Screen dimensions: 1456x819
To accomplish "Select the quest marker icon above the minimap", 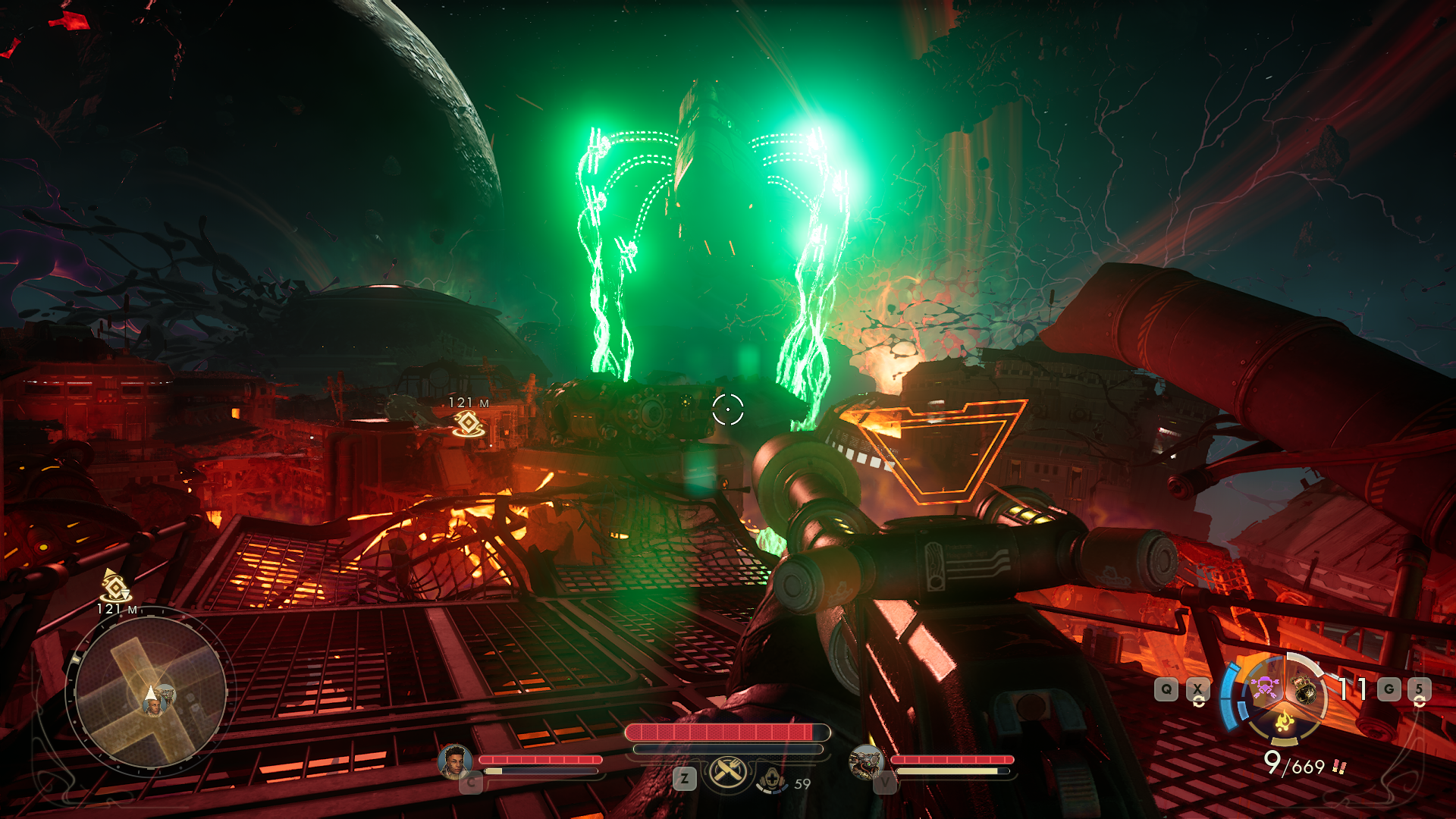I will (115, 585).
